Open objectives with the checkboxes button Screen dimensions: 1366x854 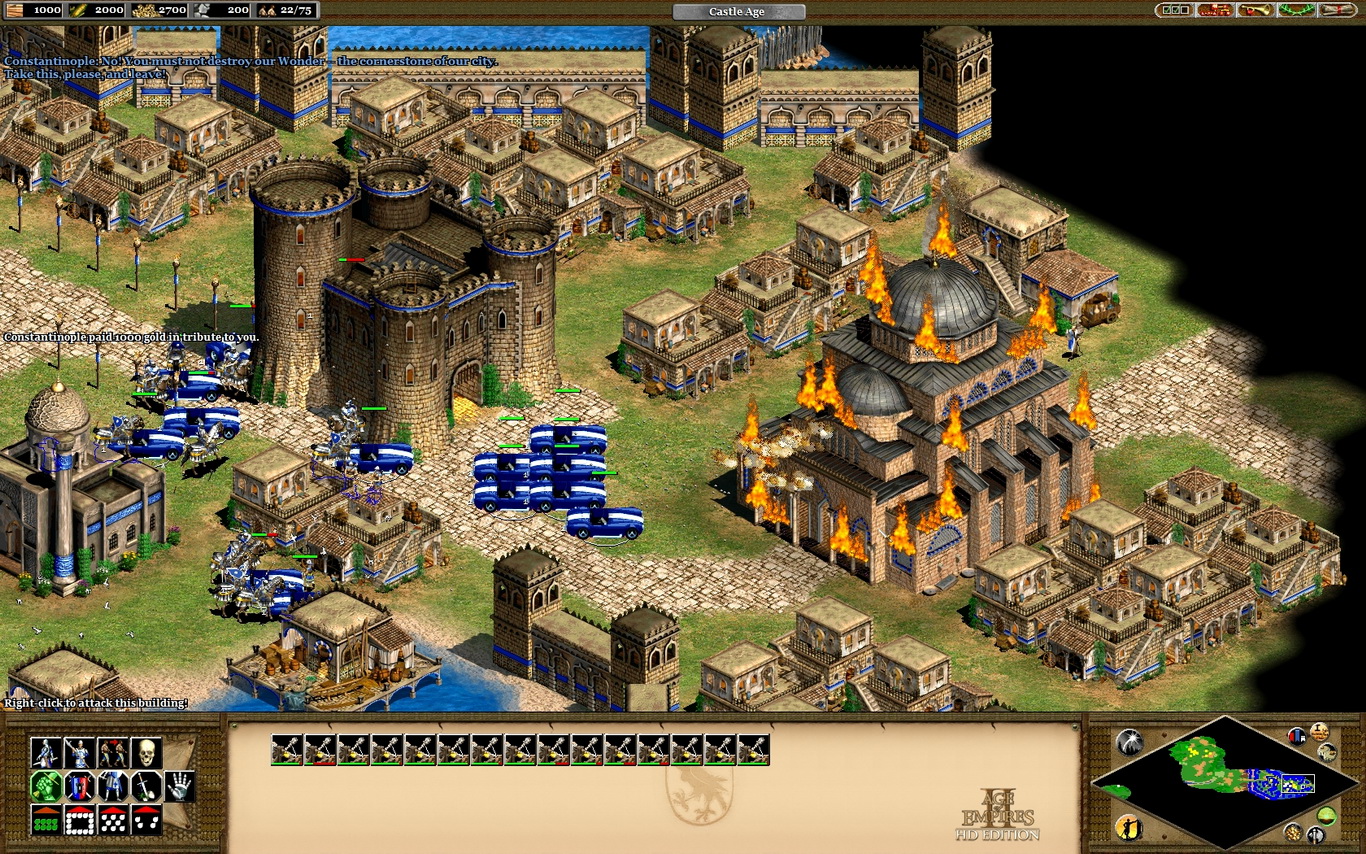click(1174, 10)
